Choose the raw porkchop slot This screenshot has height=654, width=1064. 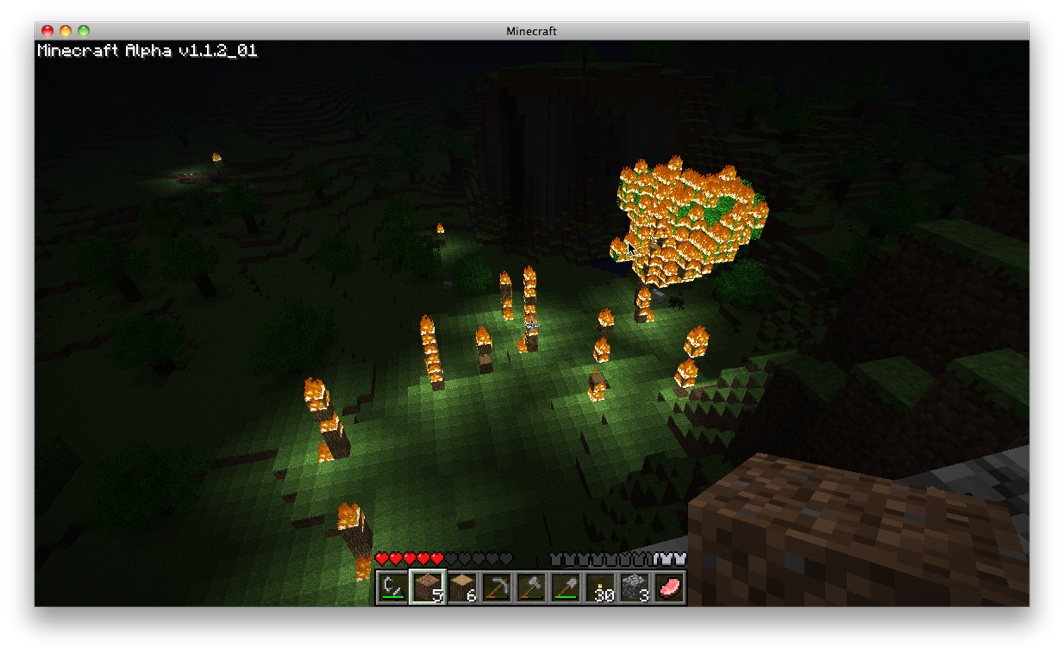click(x=669, y=588)
